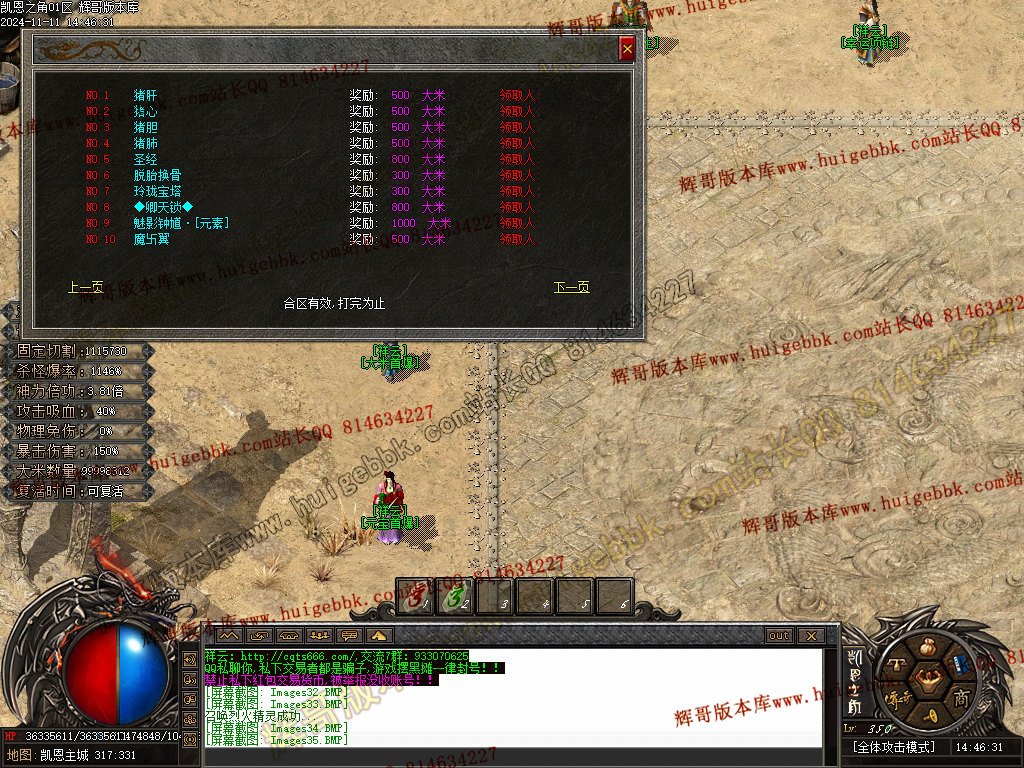
Task: Close the reward list window
Action: (x=627, y=48)
